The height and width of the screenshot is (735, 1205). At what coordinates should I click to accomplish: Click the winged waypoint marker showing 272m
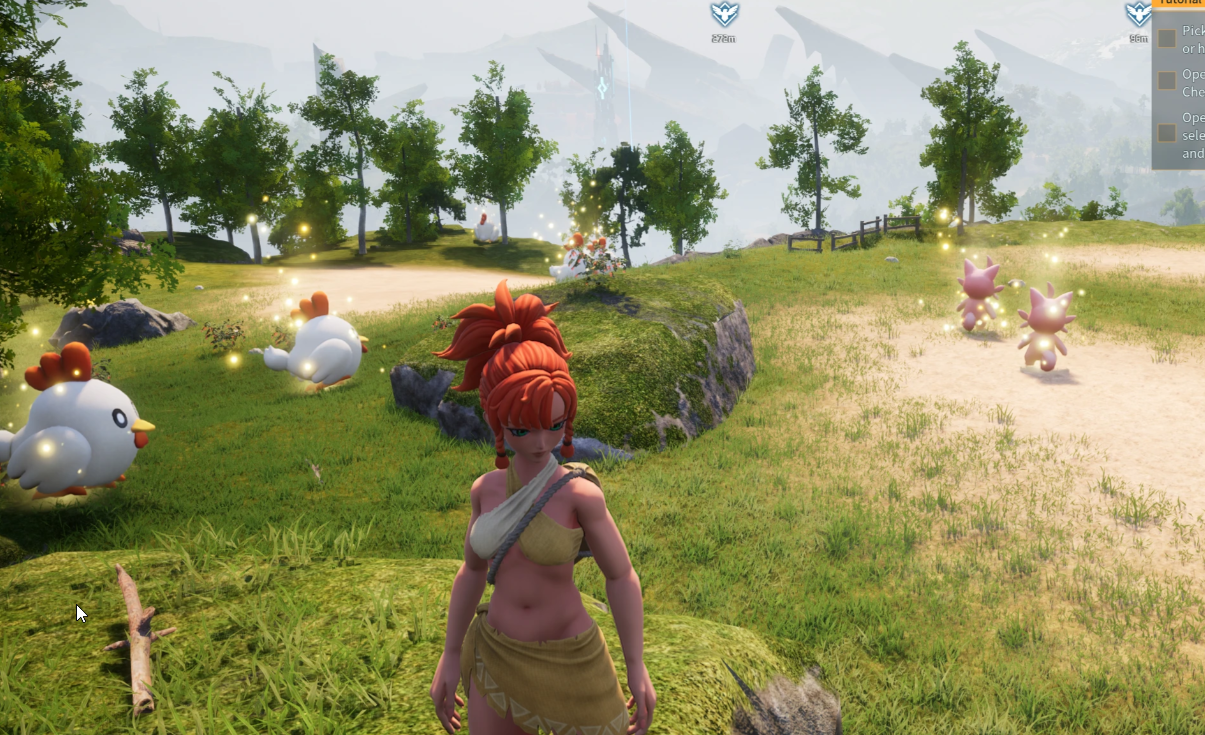(x=723, y=15)
